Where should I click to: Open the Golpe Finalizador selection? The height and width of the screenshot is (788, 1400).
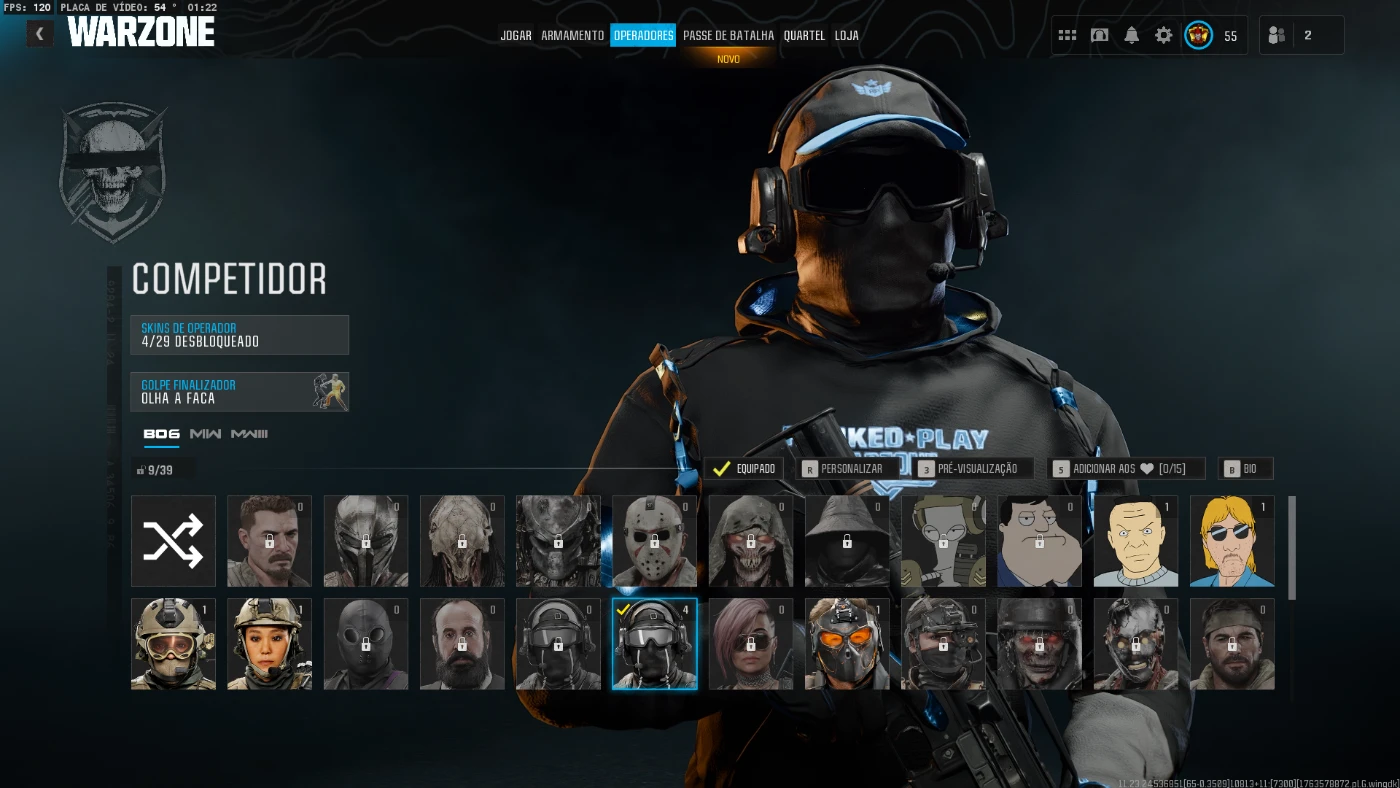[239, 392]
